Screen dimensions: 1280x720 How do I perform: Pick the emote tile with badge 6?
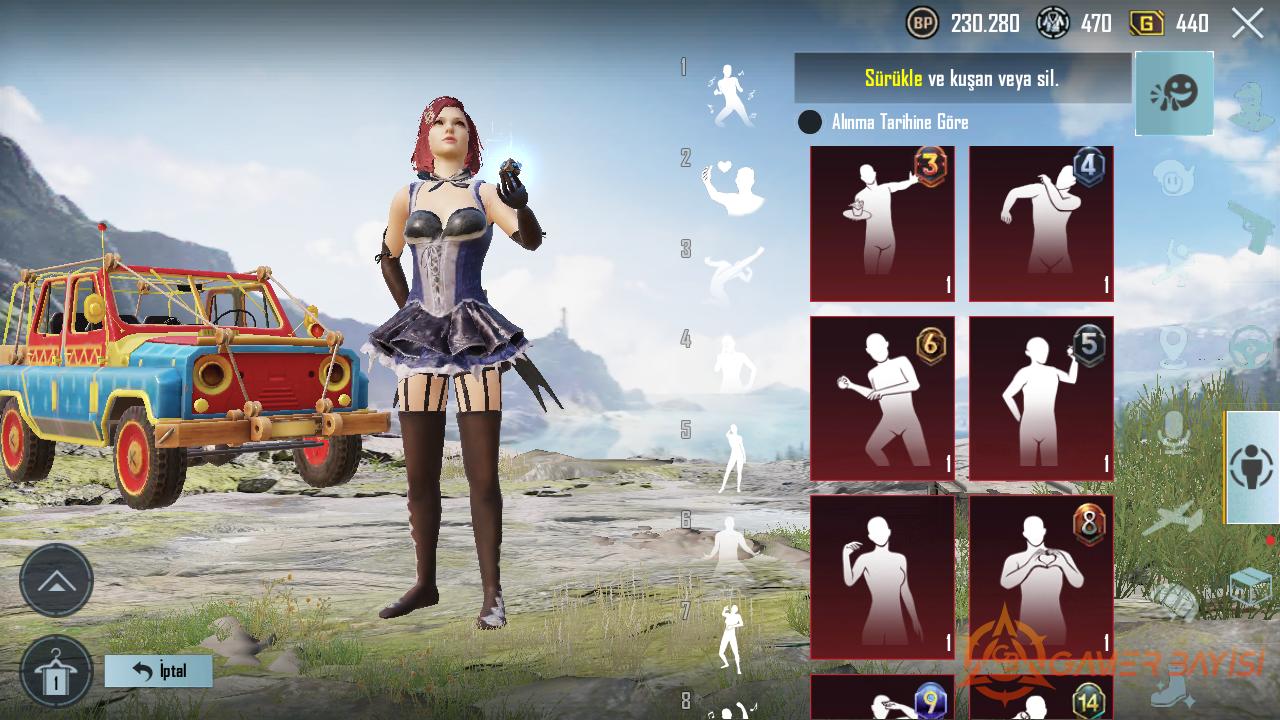coord(882,399)
